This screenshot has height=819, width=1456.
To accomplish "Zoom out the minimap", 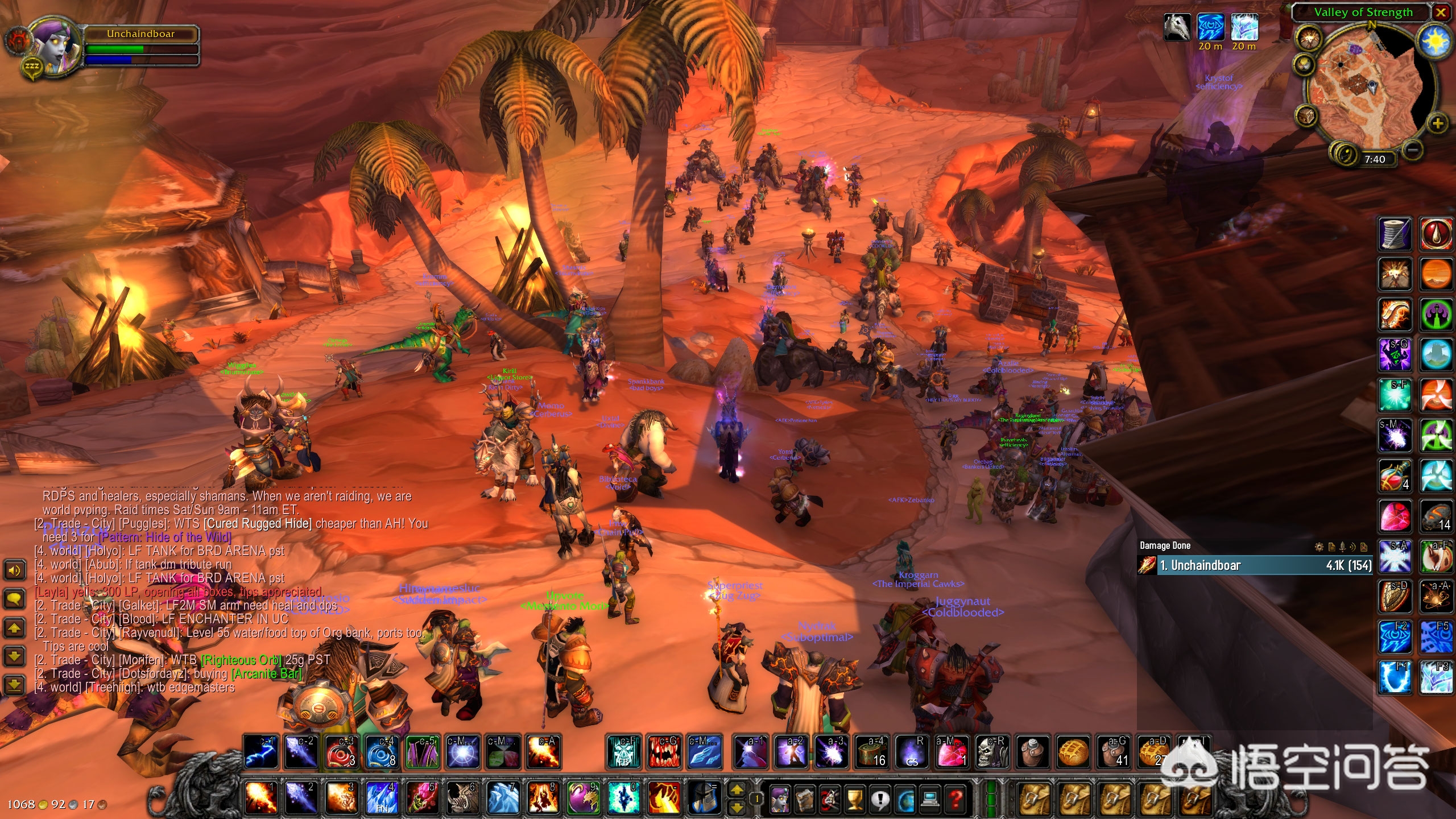I will 1413,150.
